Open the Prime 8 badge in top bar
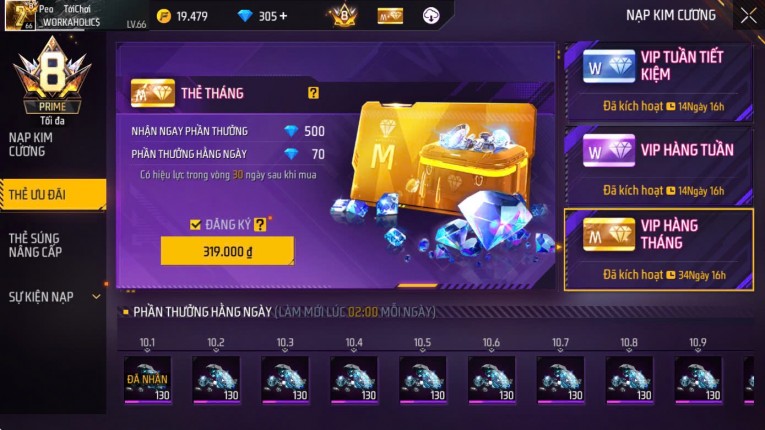The image size is (765, 430). tap(342, 15)
